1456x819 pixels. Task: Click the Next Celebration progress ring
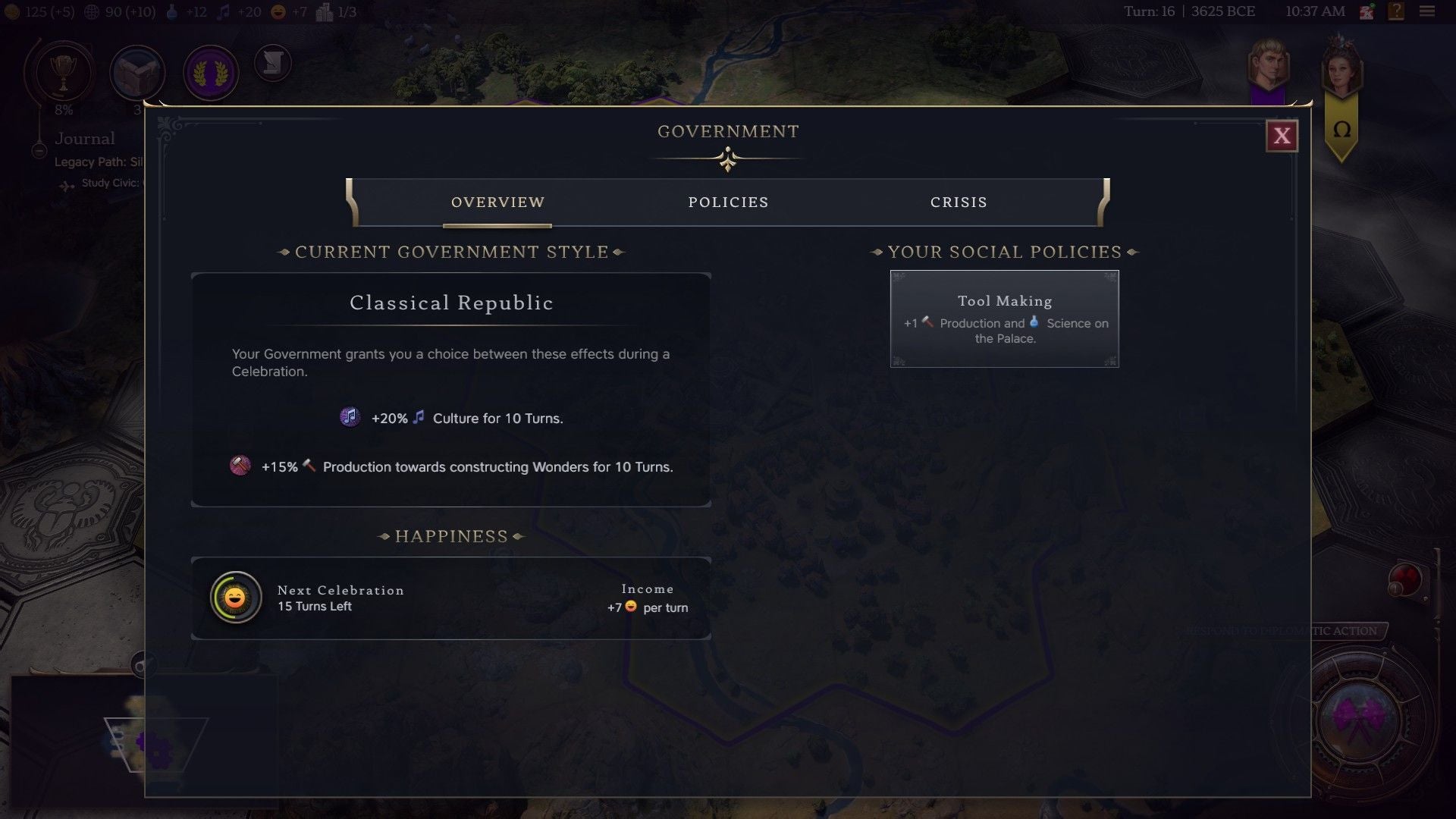click(x=235, y=598)
